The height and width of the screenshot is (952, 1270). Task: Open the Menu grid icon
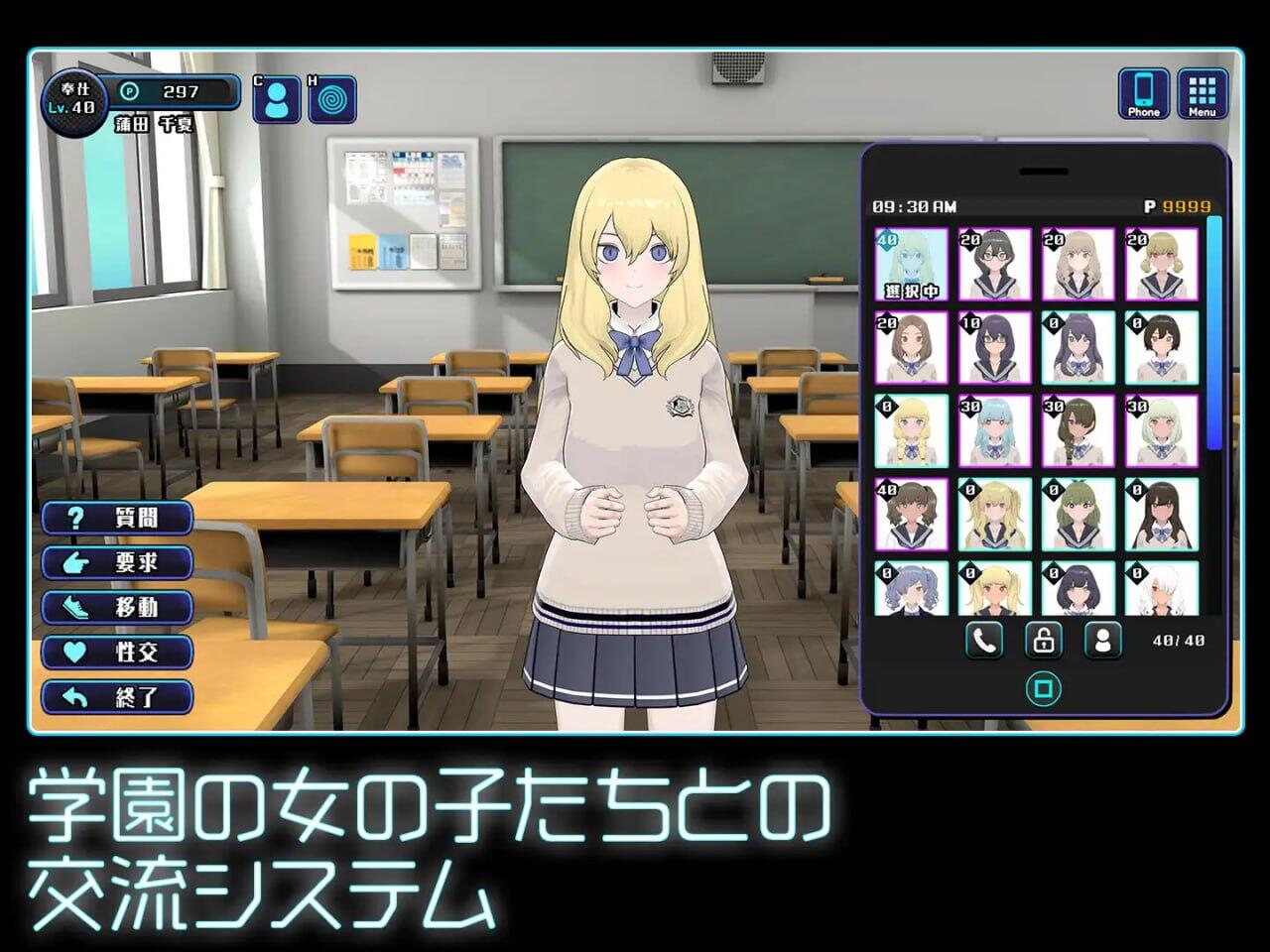pos(1202,94)
